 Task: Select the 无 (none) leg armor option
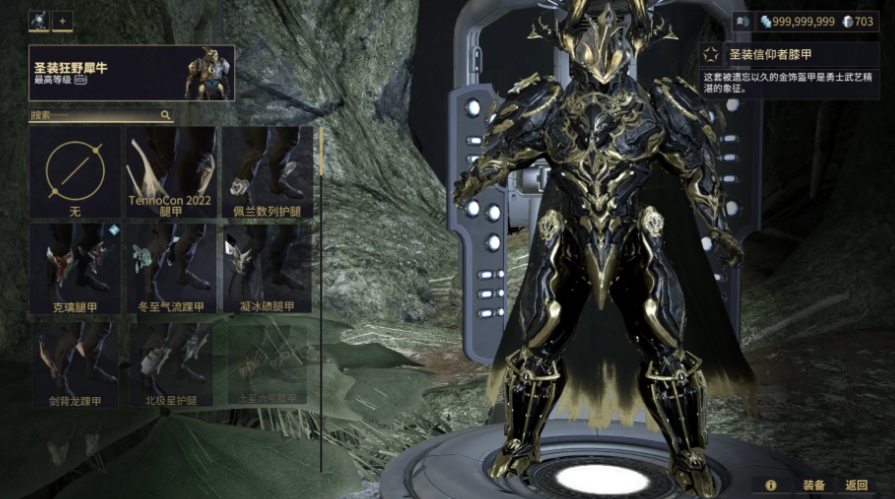[x=75, y=172]
